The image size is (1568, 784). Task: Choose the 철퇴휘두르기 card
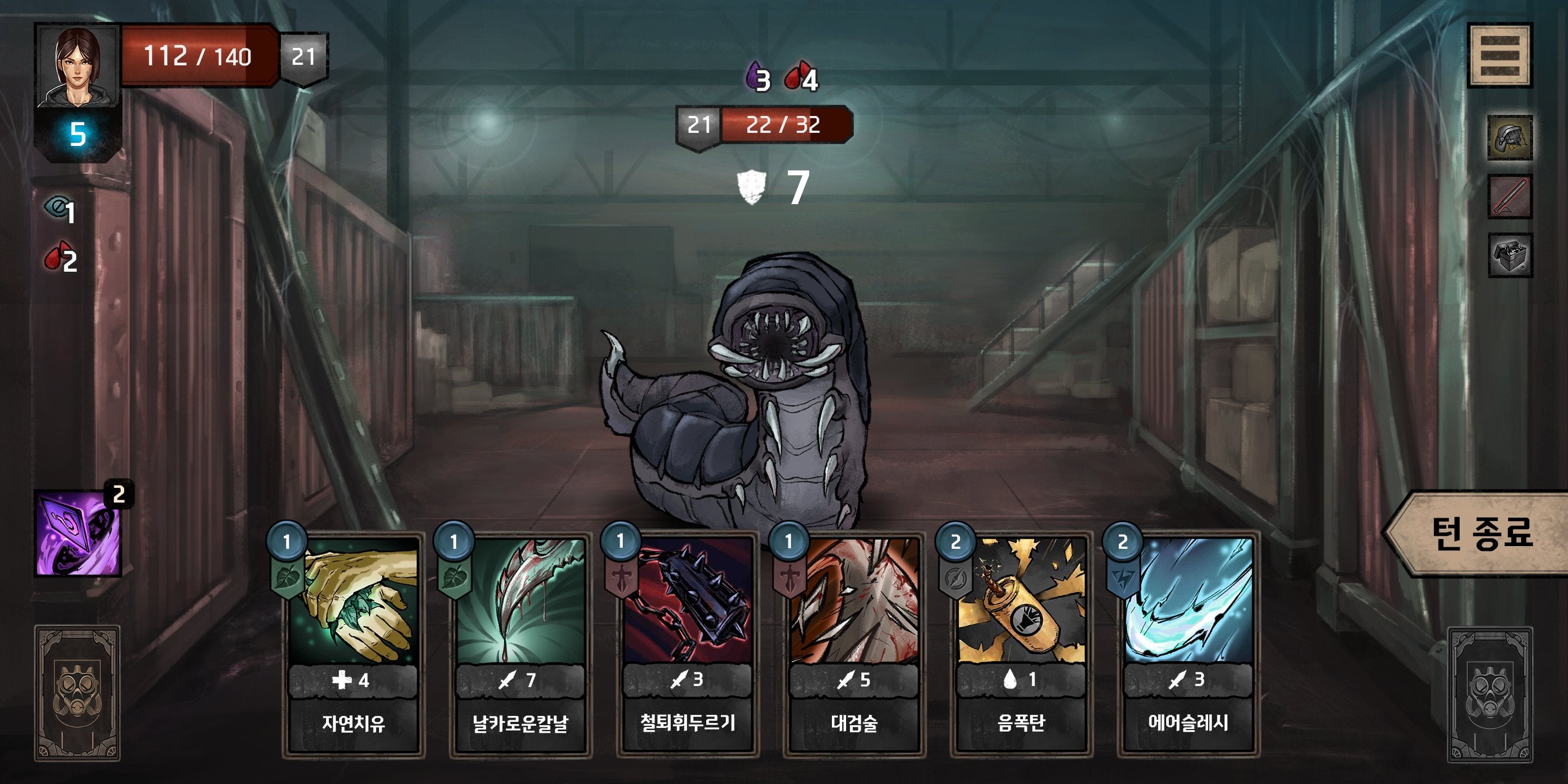click(x=687, y=645)
